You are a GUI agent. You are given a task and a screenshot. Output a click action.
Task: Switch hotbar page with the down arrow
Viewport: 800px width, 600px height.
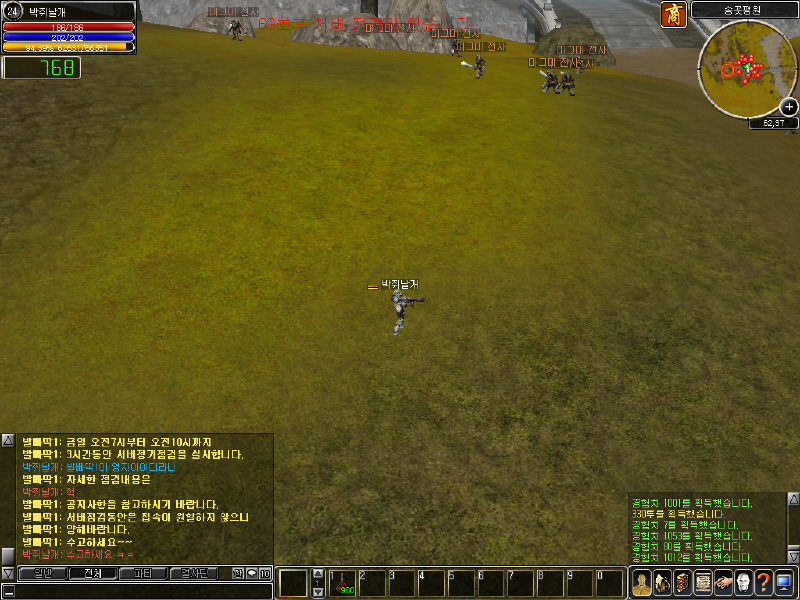coord(318,592)
